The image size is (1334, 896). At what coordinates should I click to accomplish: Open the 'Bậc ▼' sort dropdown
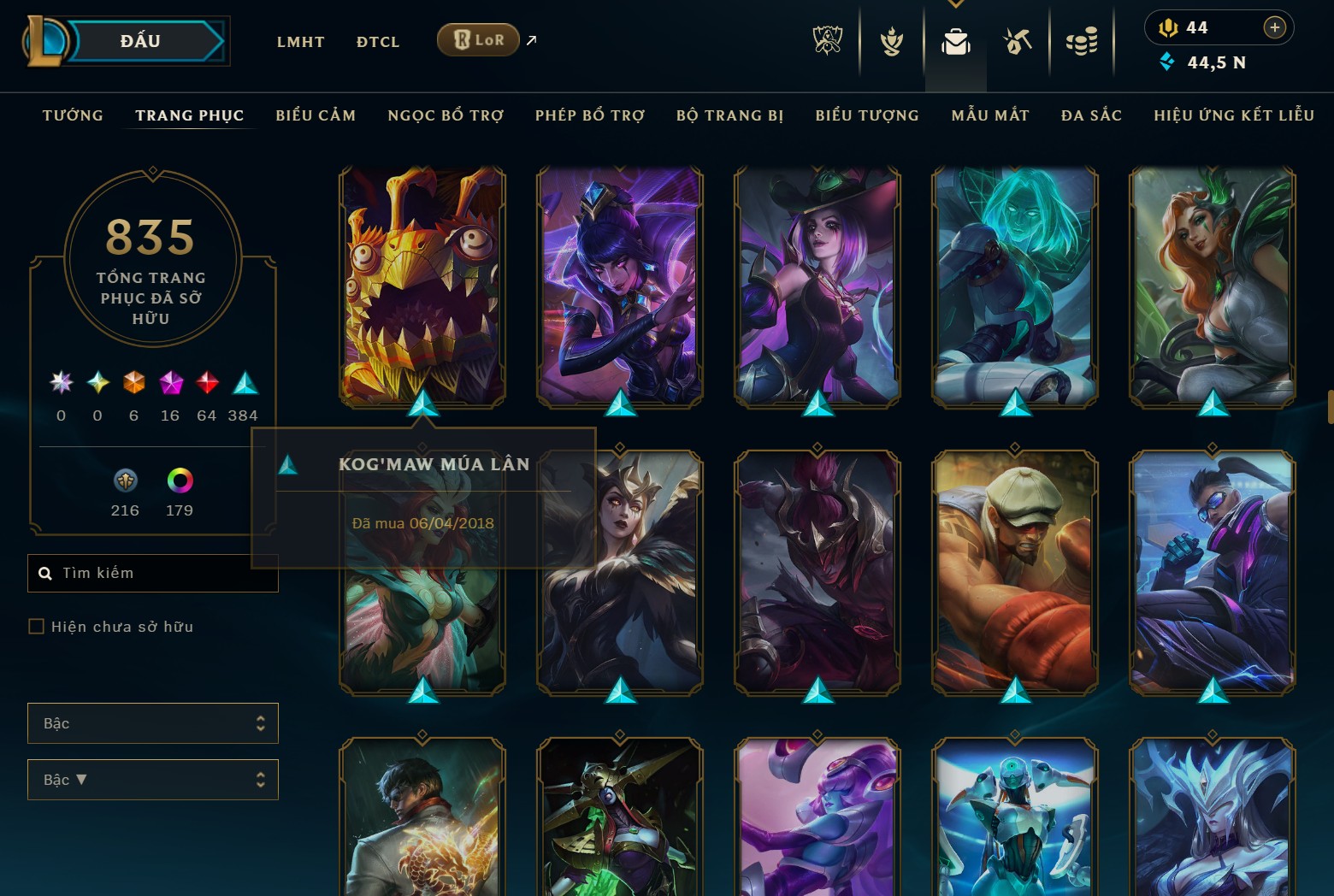coord(152,779)
